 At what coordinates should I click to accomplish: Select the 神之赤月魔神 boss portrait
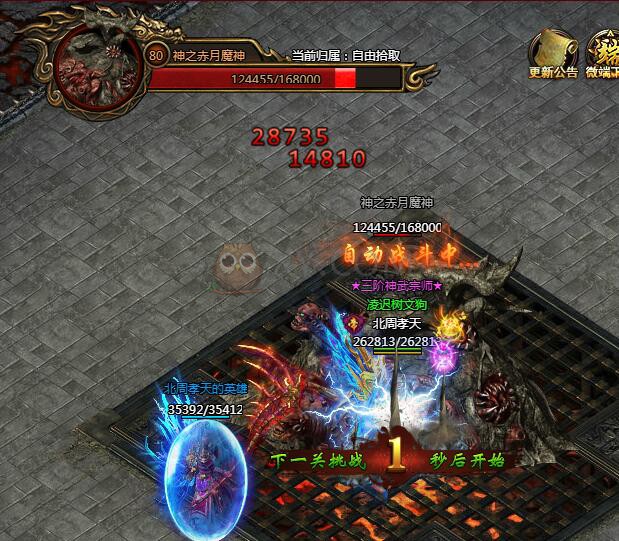(98, 66)
